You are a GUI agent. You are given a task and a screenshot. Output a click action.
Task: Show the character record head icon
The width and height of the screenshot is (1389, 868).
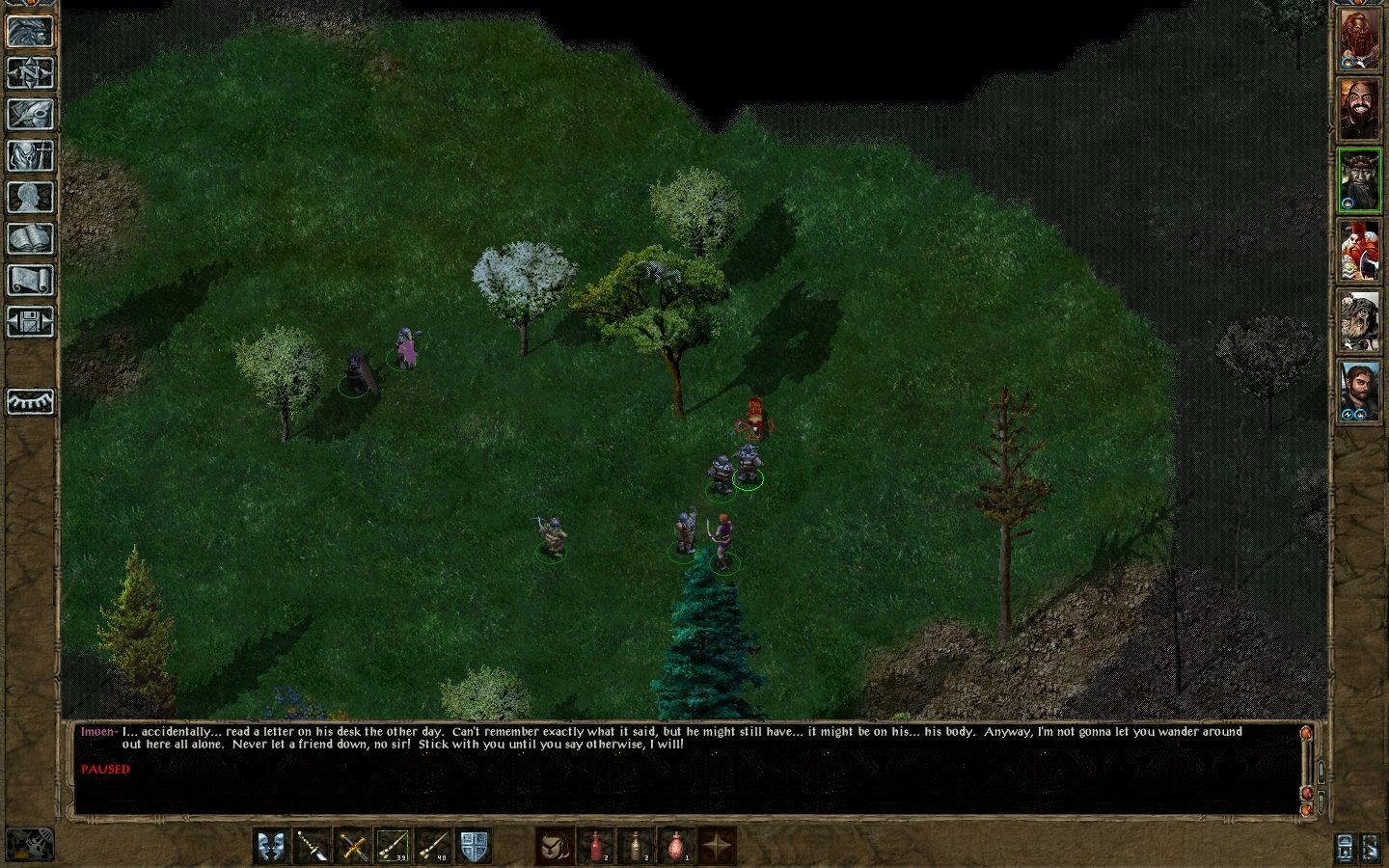30,197
